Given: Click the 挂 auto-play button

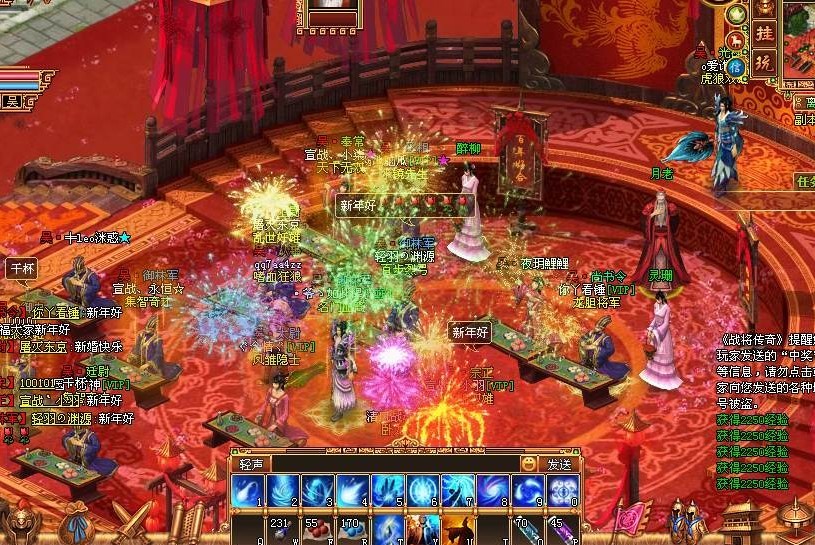Looking at the screenshot, I should click(x=764, y=34).
